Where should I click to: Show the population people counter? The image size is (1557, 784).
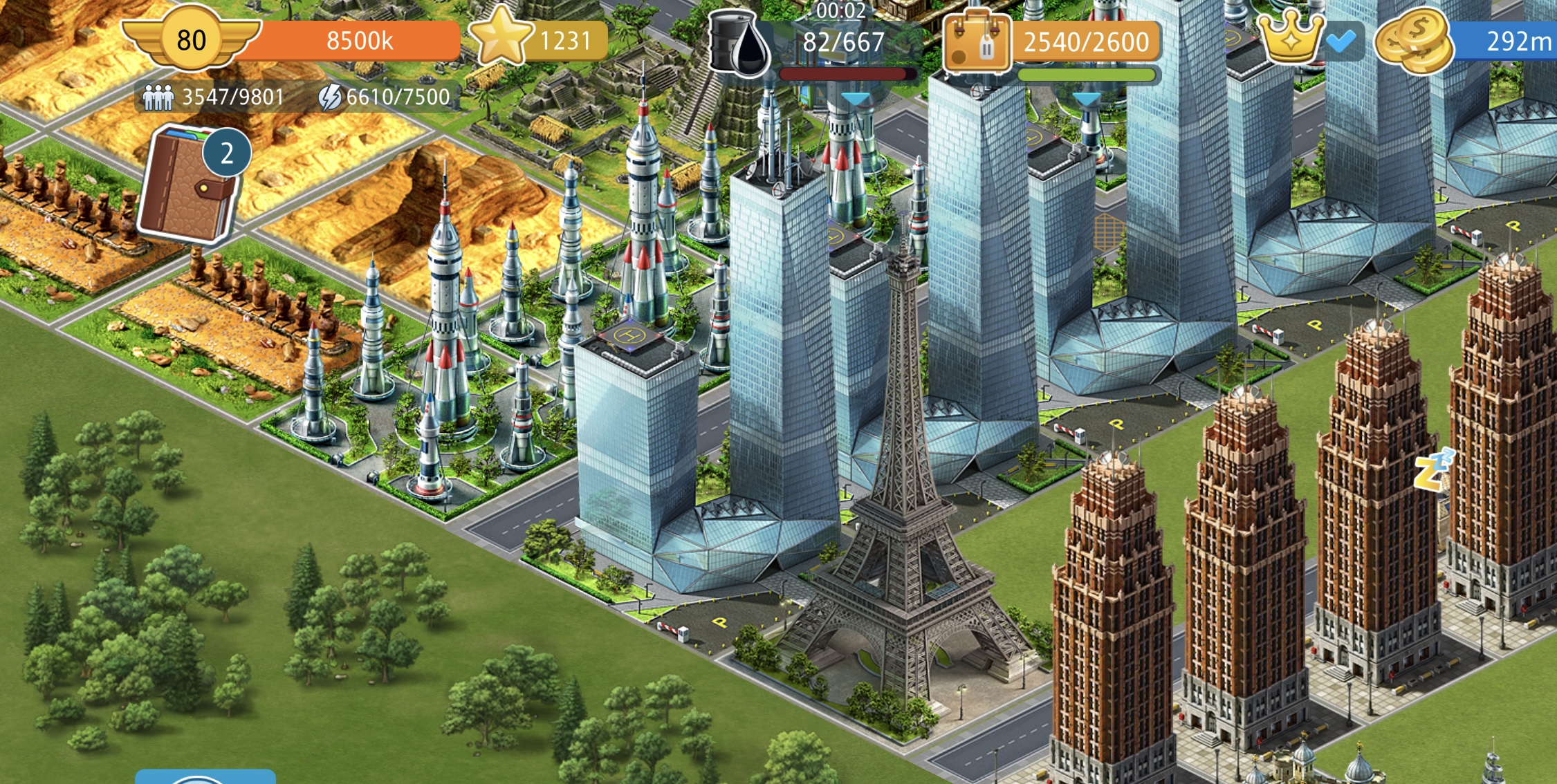click(214, 97)
